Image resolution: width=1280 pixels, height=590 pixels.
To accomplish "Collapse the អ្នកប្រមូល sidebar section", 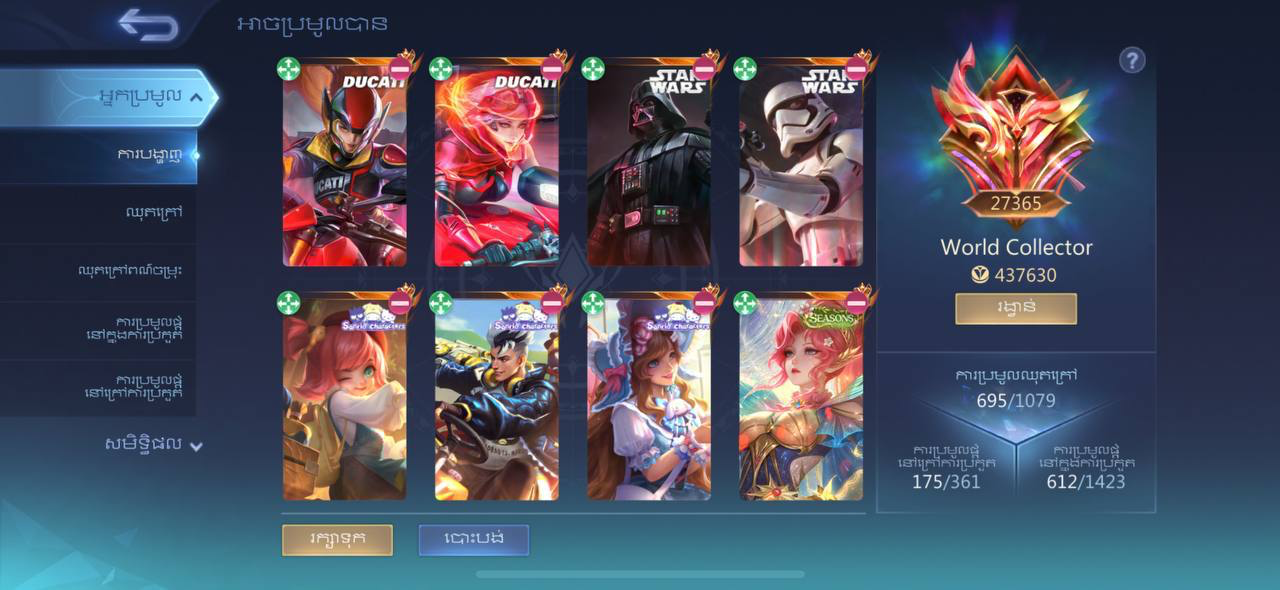I will coord(196,97).
